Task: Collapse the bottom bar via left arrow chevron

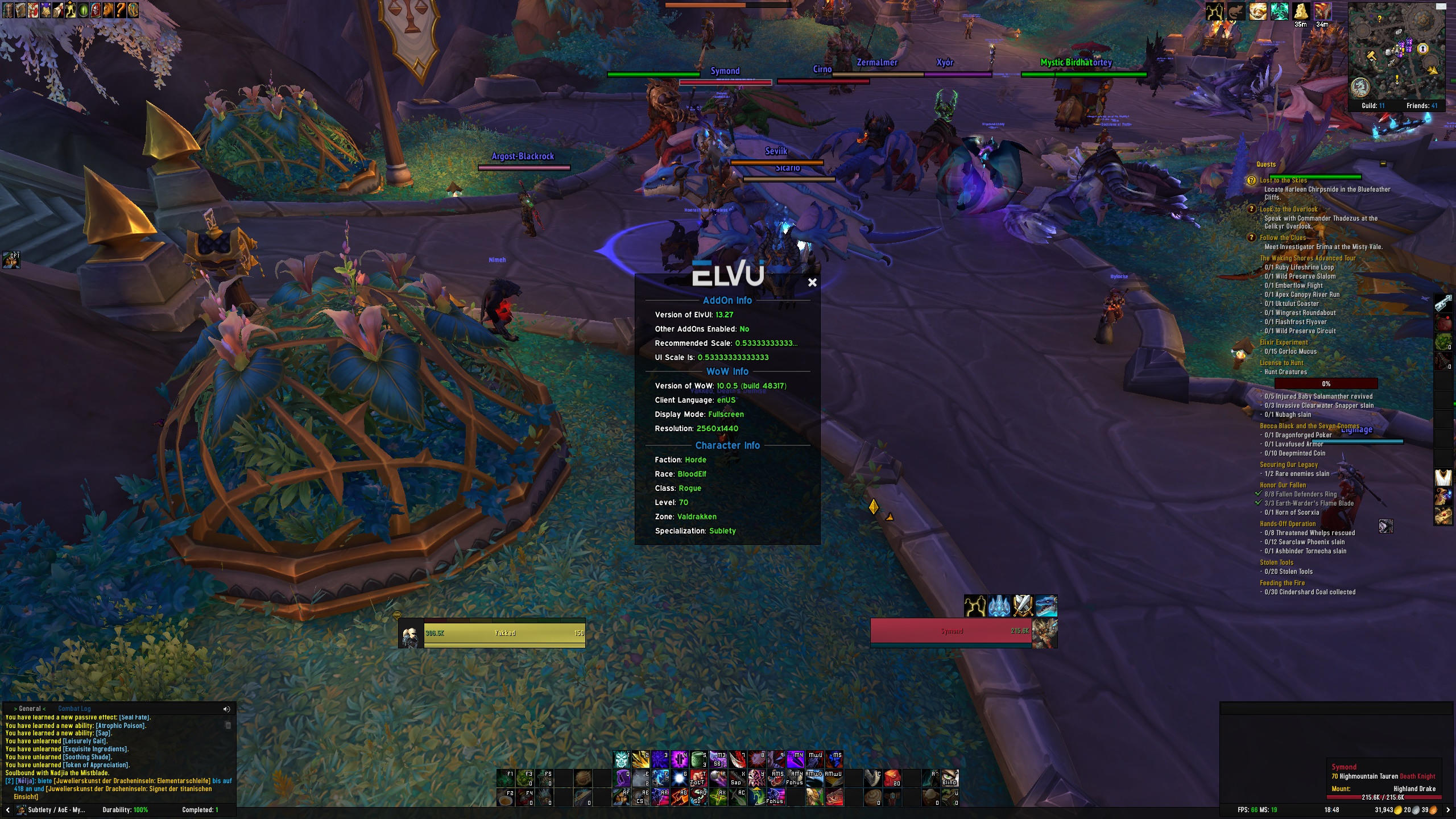Action: tap(8, 809)
